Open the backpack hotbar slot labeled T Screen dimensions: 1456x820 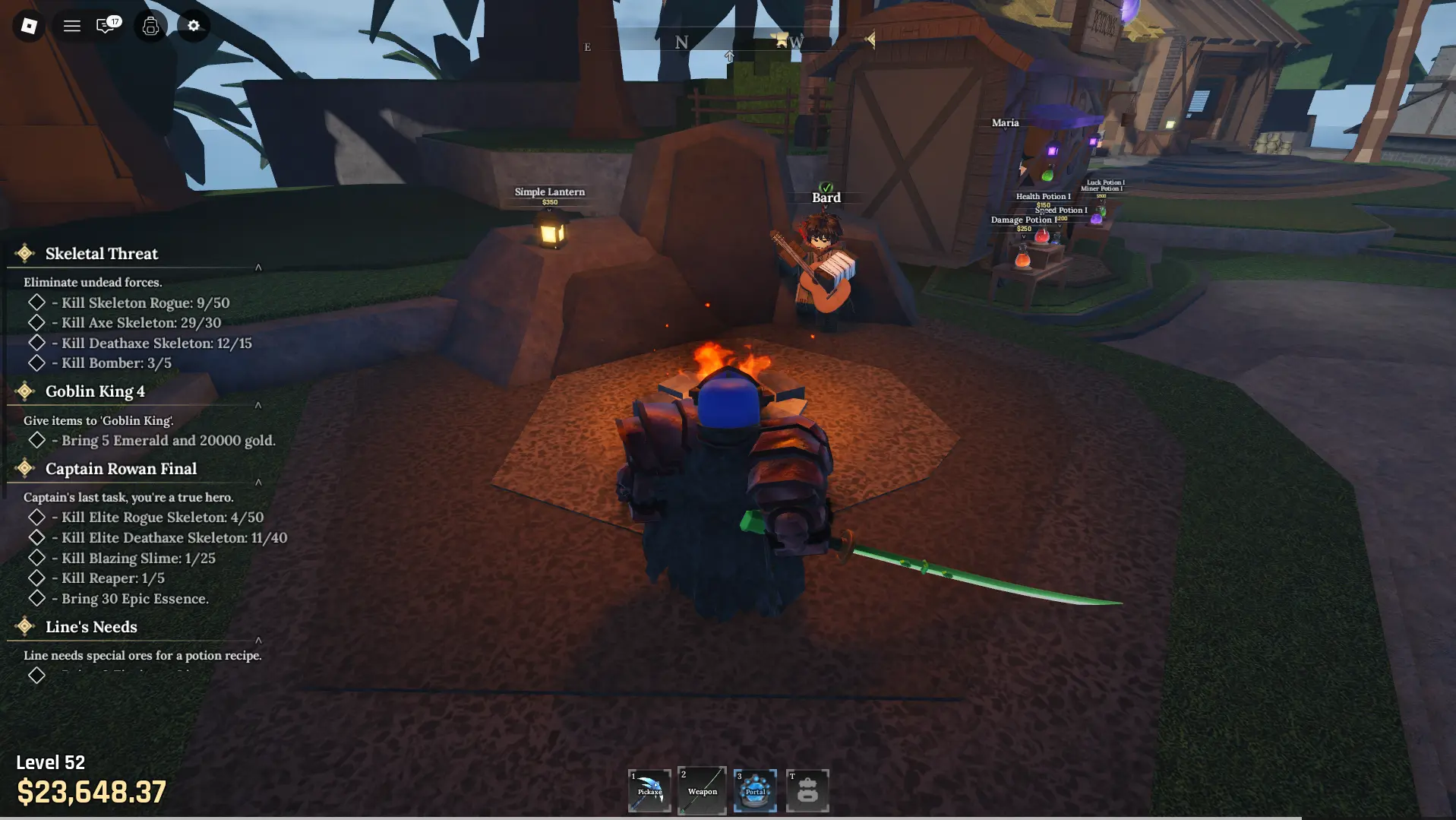tap(807, 790)
